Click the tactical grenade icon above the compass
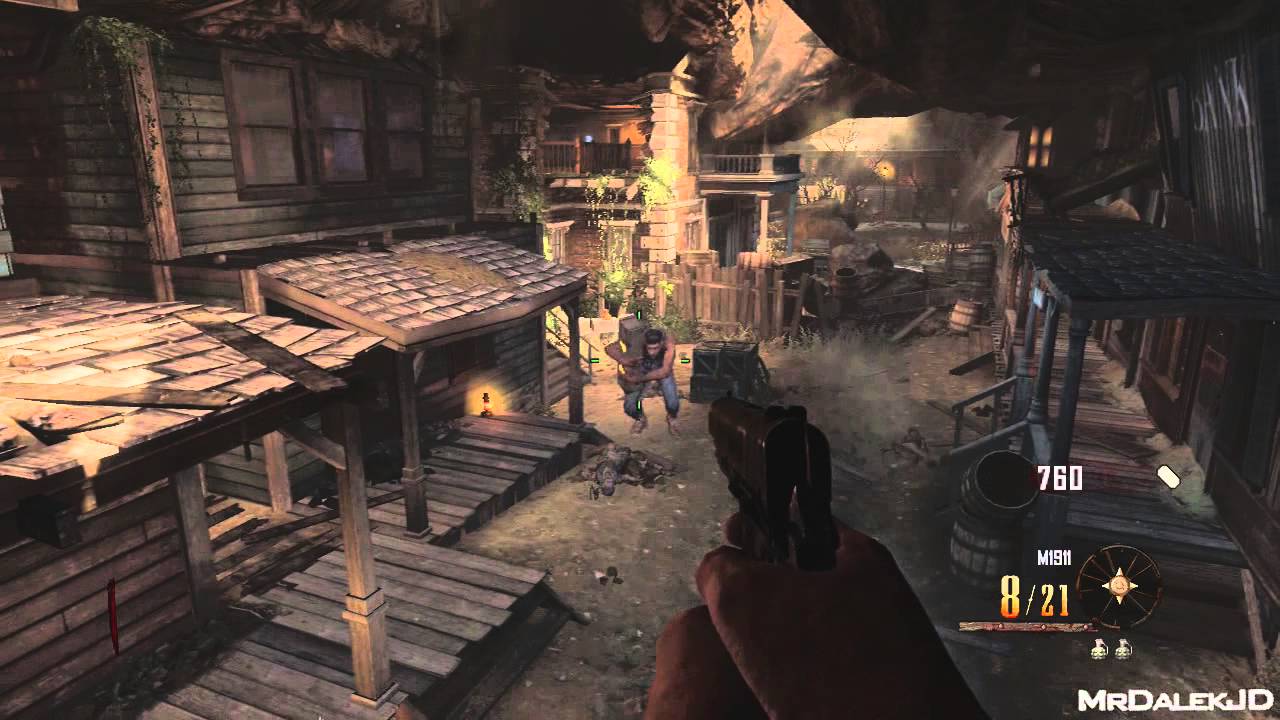Viewport: 1280px width, 720px height. 1167,477
